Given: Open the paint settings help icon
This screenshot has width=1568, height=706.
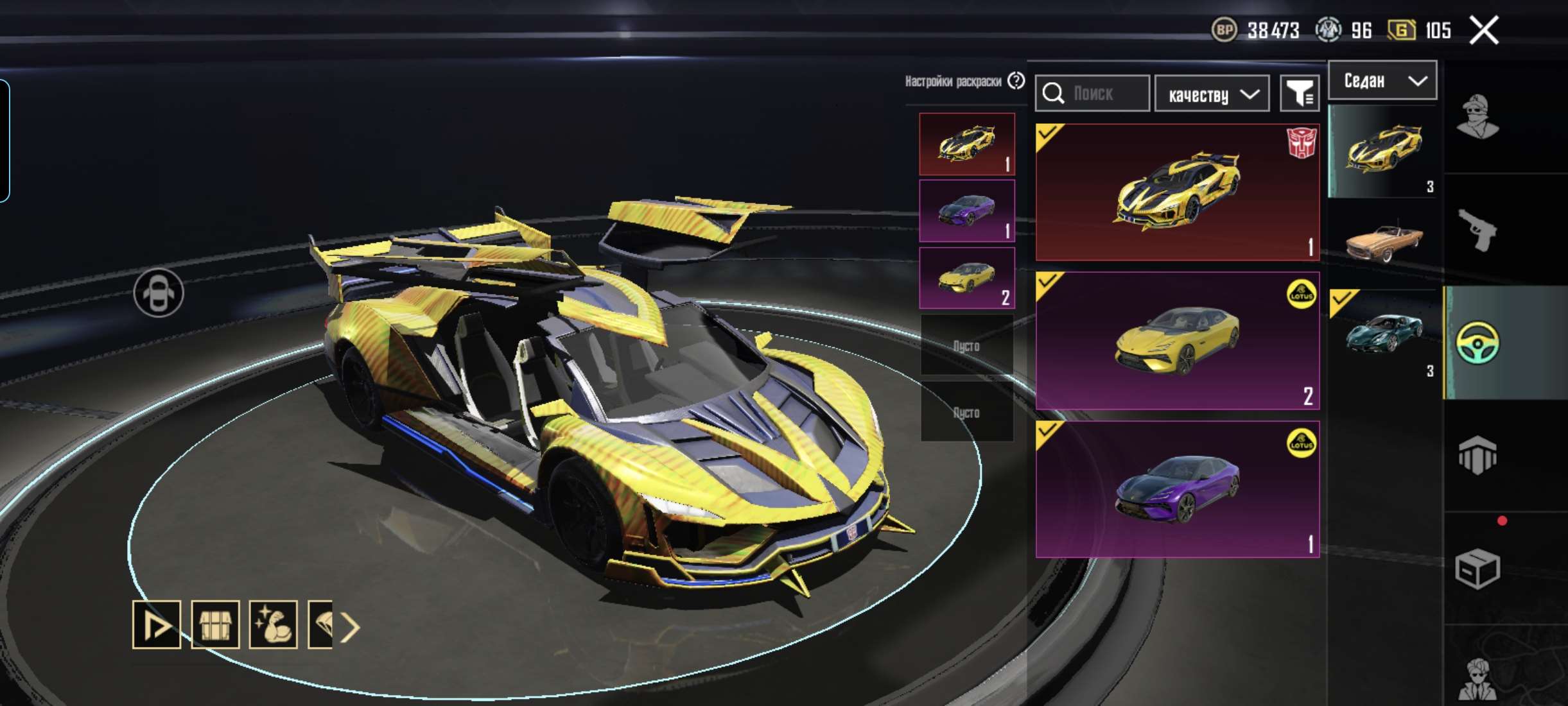Looking at the screenshot, I should tap(1016, 81).
